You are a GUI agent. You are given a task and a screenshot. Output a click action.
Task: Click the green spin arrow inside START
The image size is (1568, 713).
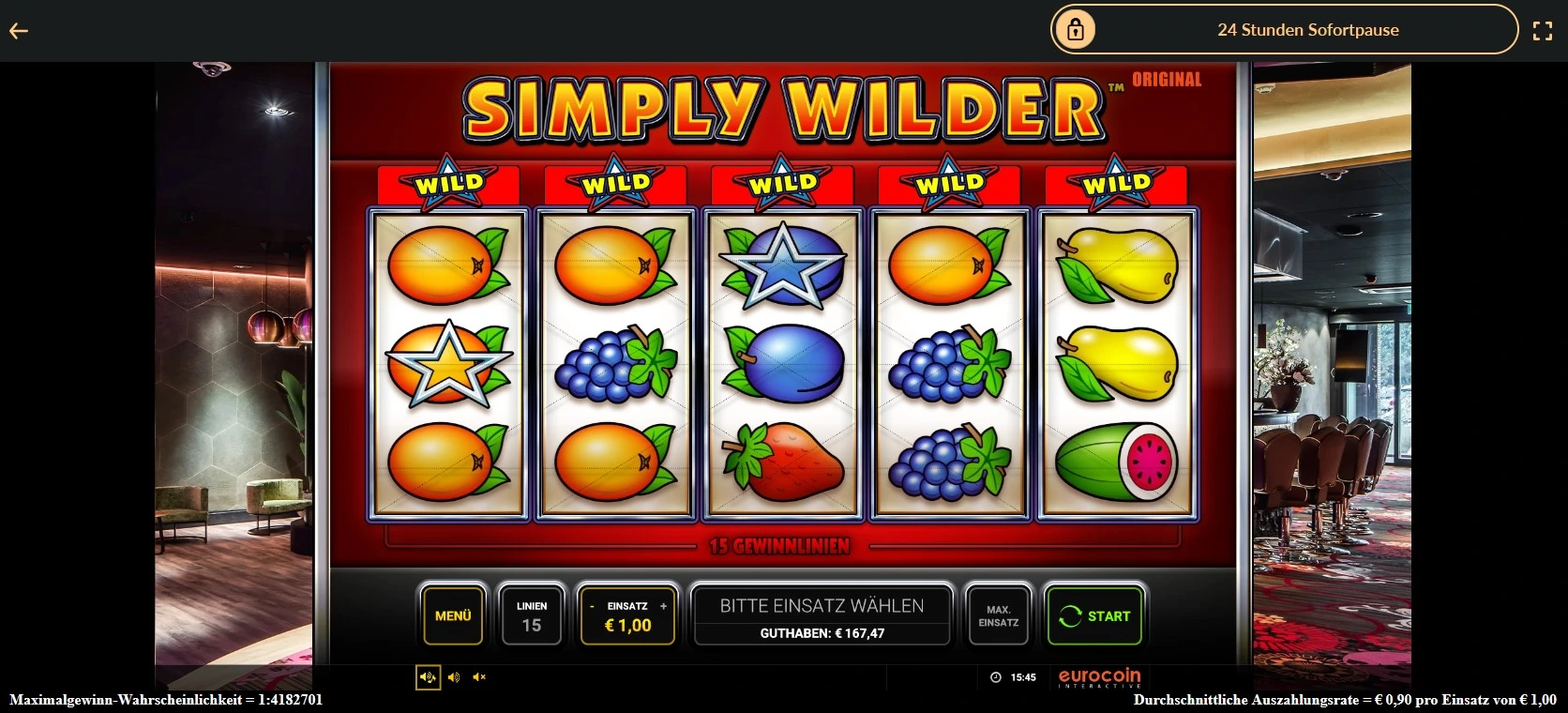1070,616
